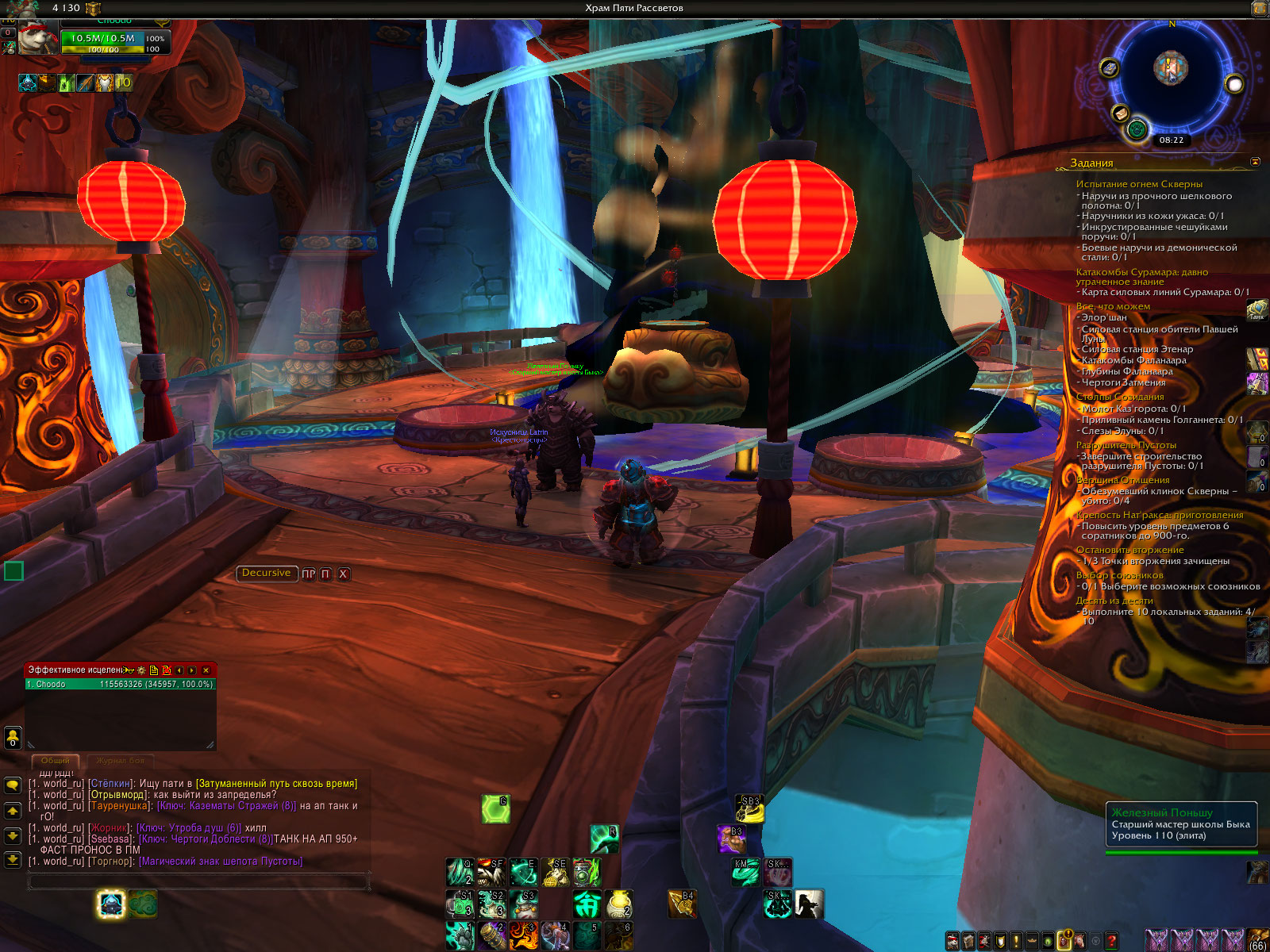Activate the green hexagon ability bound to G
This screenshot has width=1270, height=952.
(x=495, y=809)
